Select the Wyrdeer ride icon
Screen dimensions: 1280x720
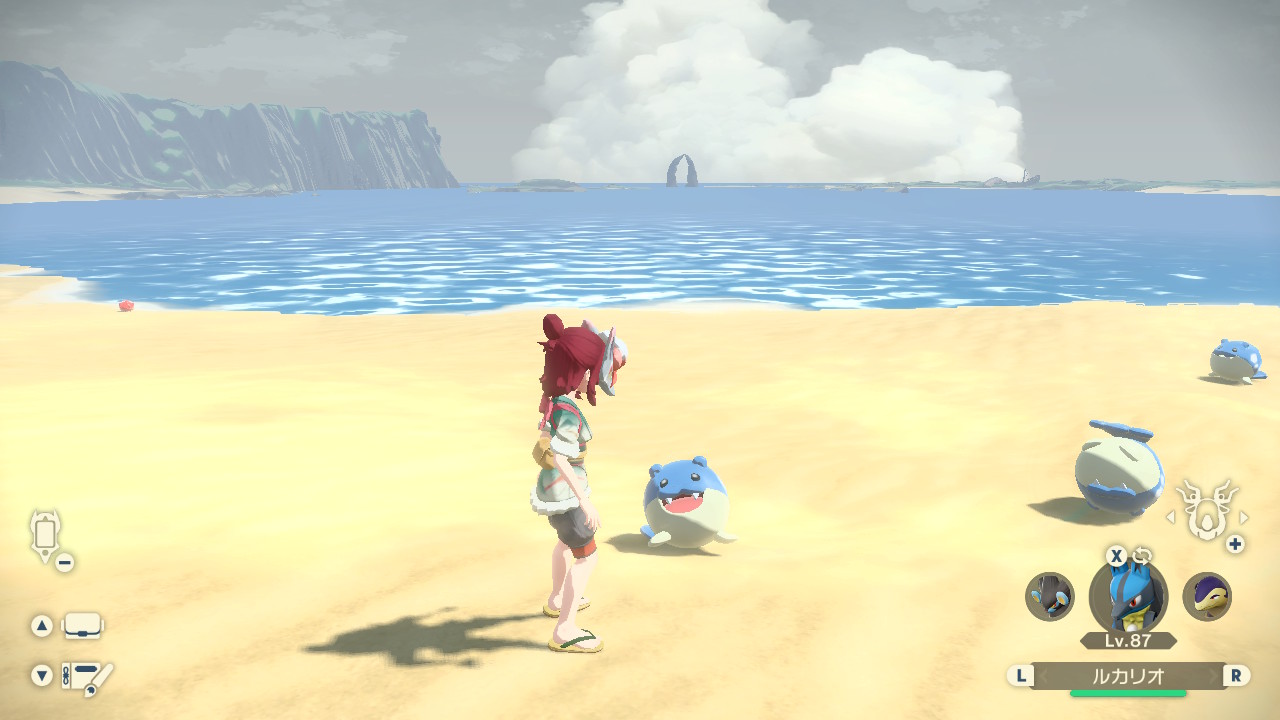(1206, 509)
